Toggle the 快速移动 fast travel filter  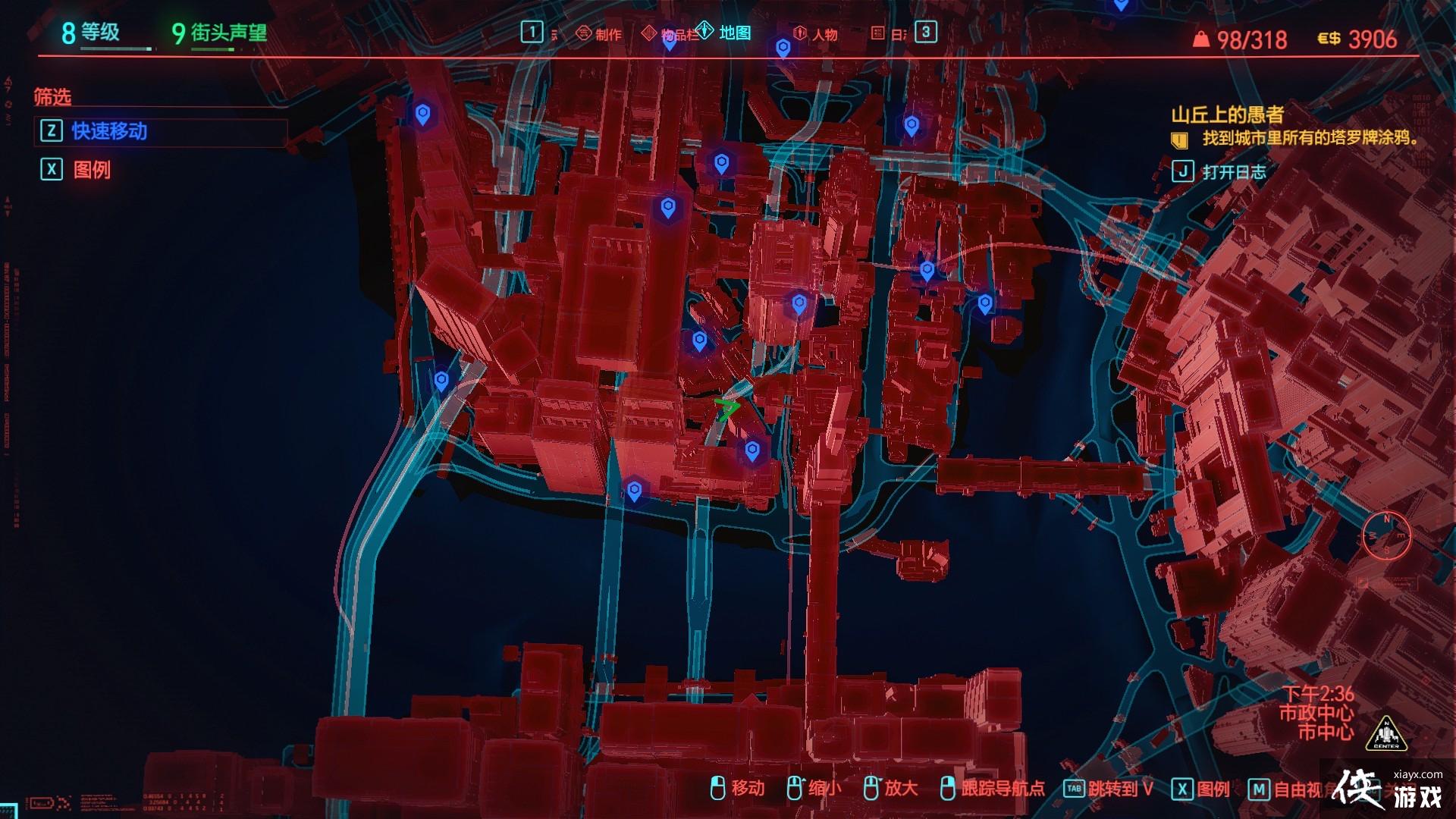pyautogui.click(x=108, y=131)
